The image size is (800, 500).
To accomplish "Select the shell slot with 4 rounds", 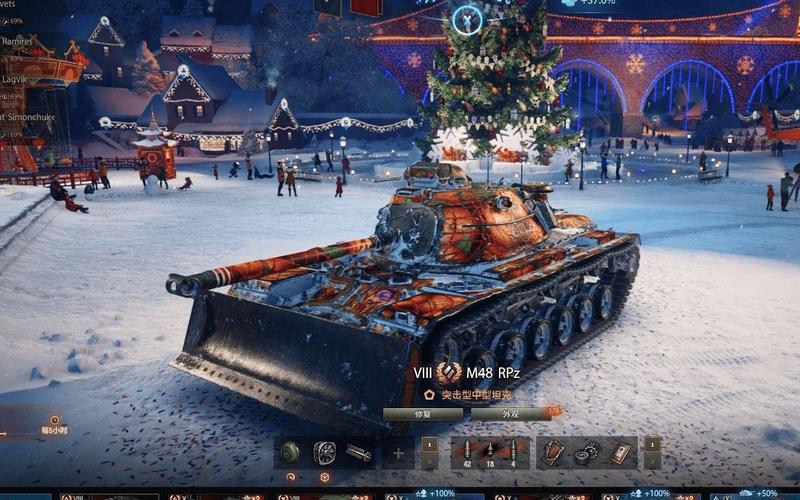I will point(513,453).
